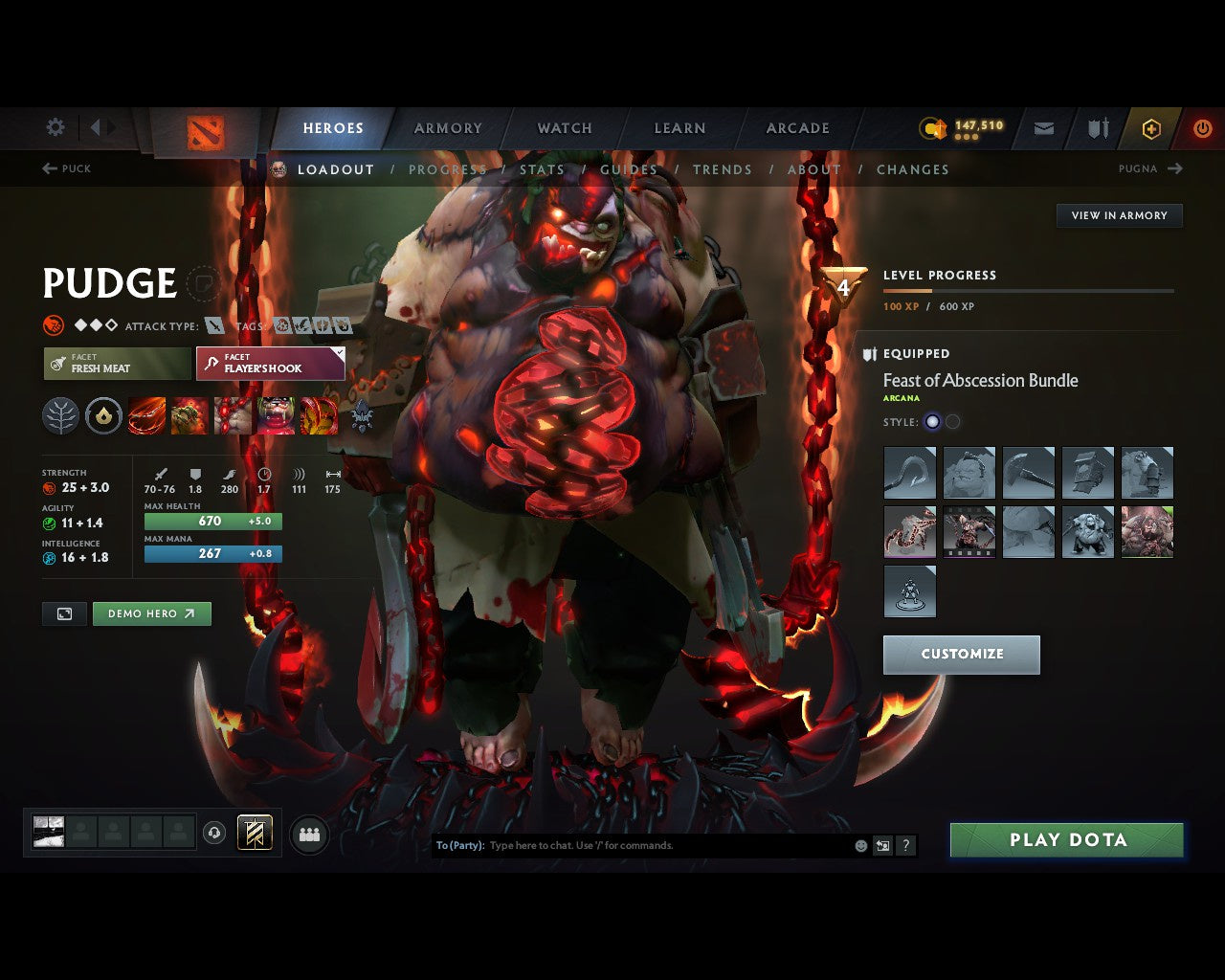Viewport: 1225px width, 980px height.
Task: Open the Arcade tab
Action: coord(797,128)
